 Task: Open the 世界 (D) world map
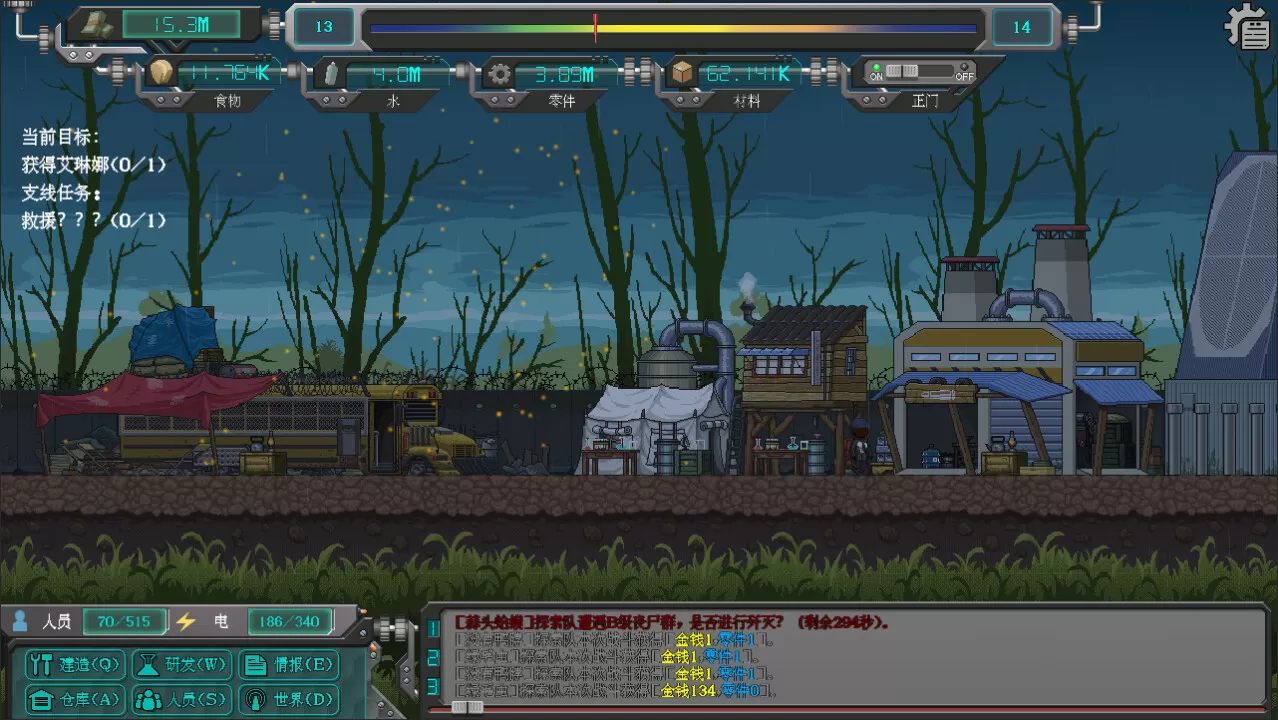(290, 699)
